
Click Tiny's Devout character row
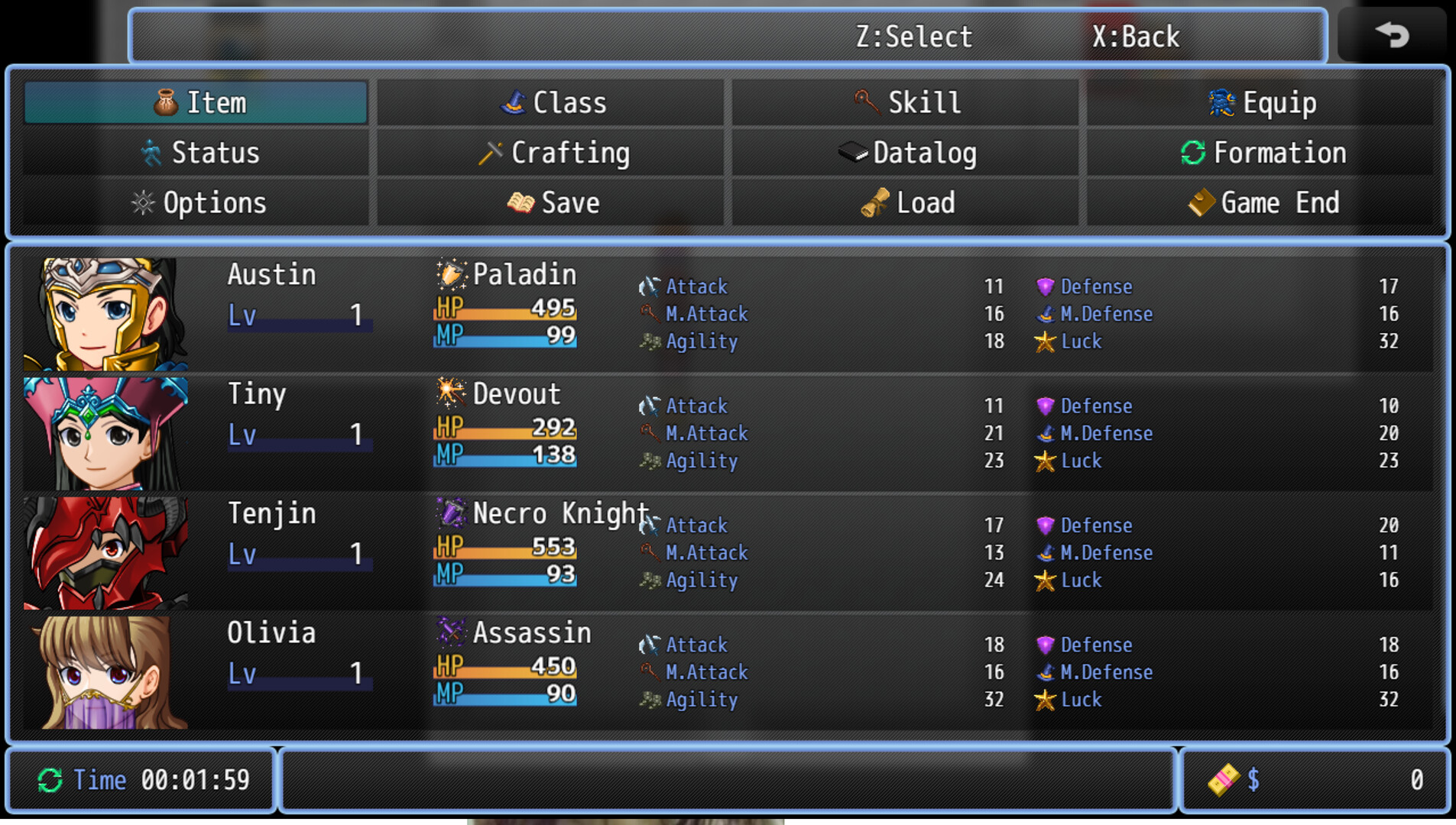point(688,432)
